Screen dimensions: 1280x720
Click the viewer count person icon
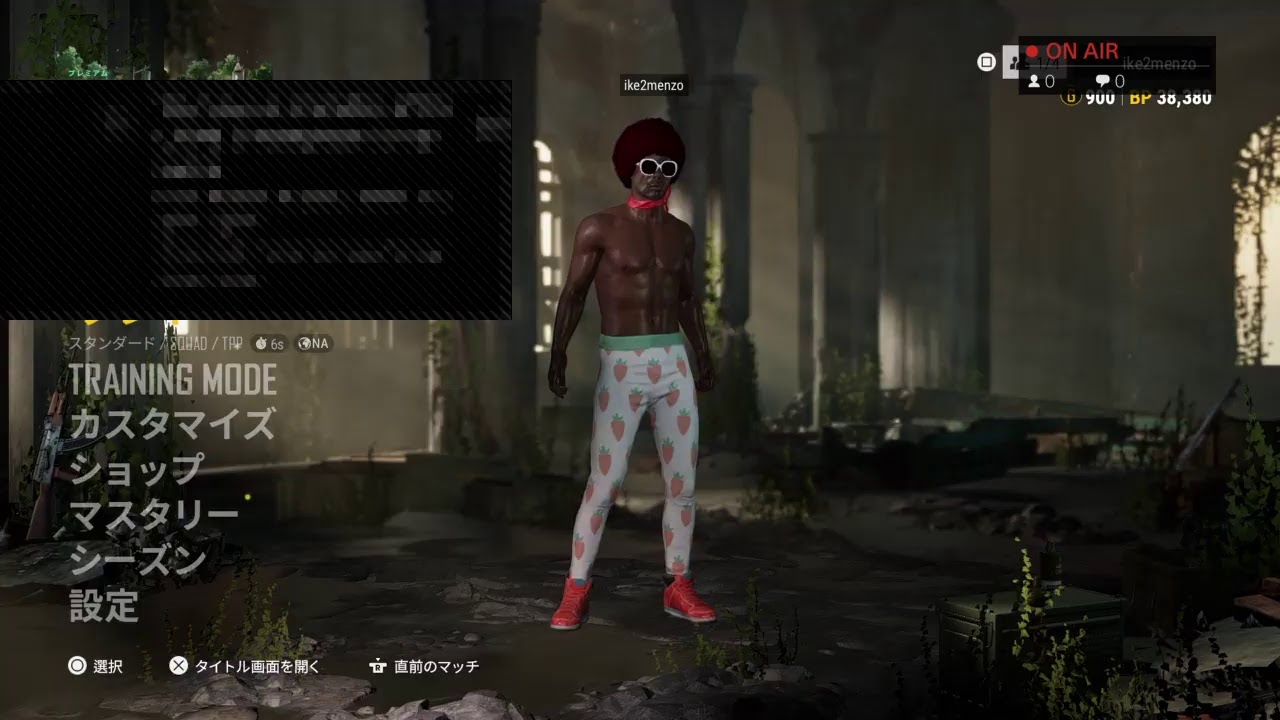1036,81
